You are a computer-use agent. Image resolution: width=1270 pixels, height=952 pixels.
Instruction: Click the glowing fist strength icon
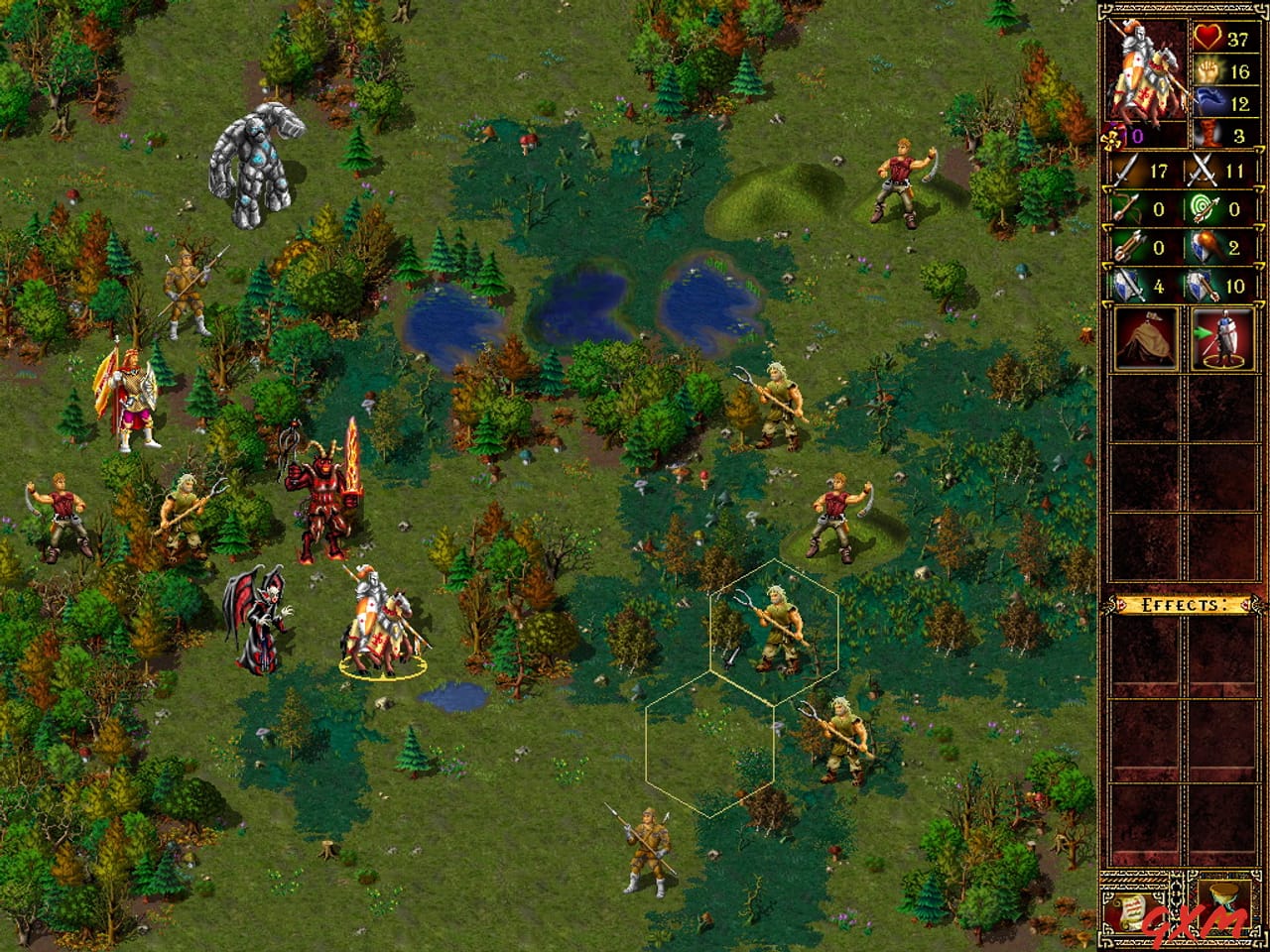coord(1208,71)
